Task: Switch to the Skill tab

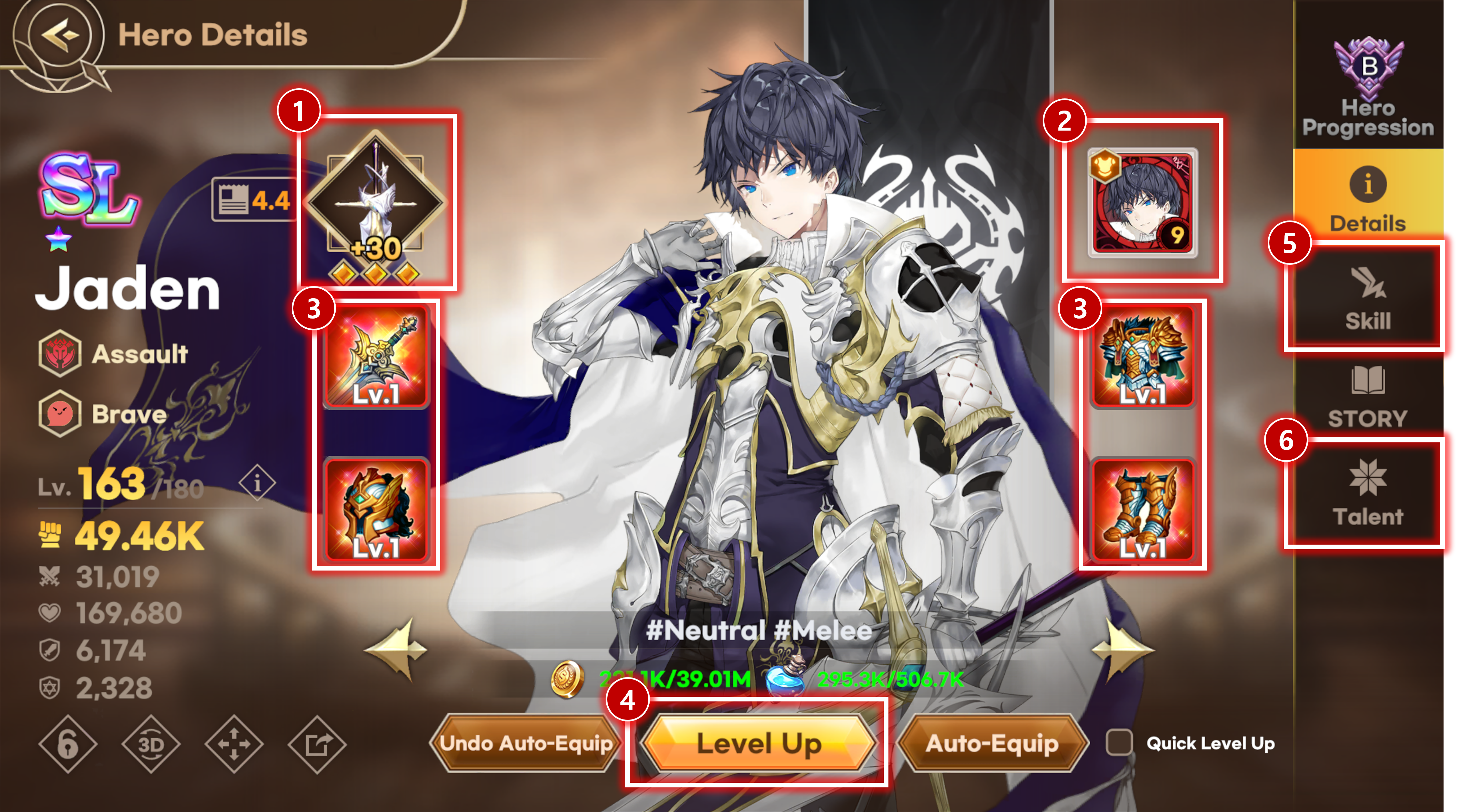Action: pos(1367,299)
